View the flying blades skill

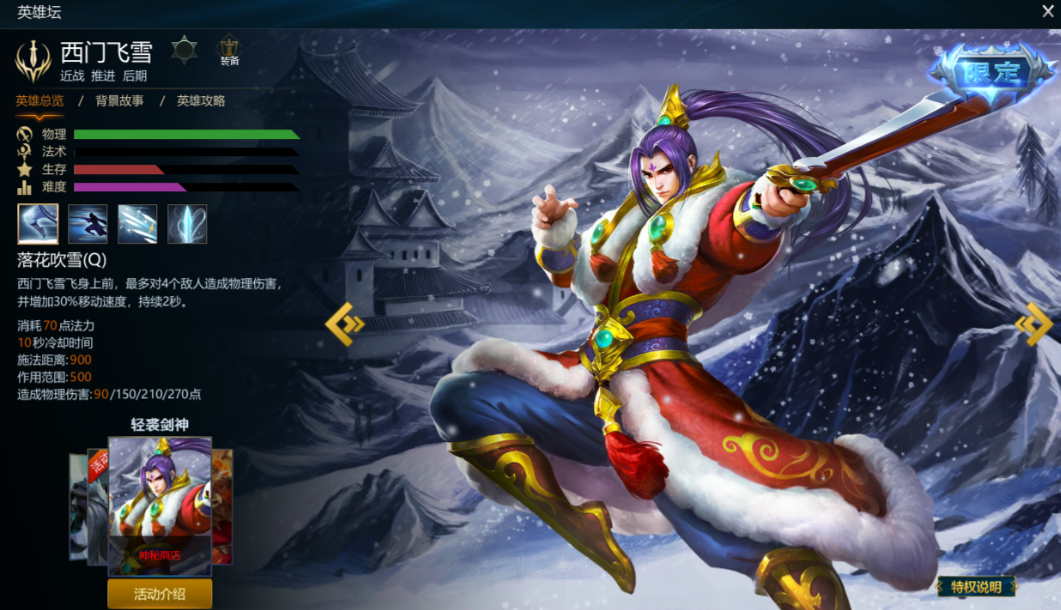[x=138, y=224]
